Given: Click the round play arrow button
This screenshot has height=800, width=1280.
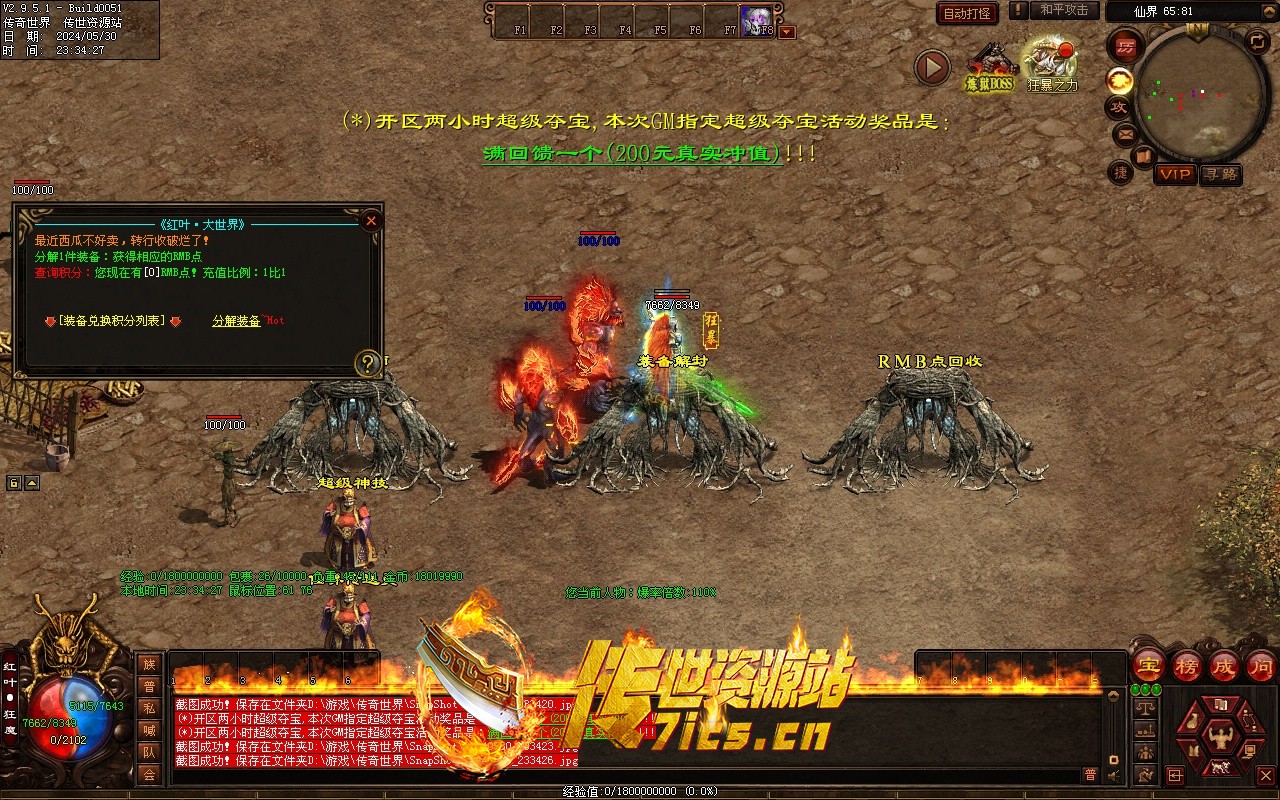Looking at the screenshot, I should (x=932, y=67).
